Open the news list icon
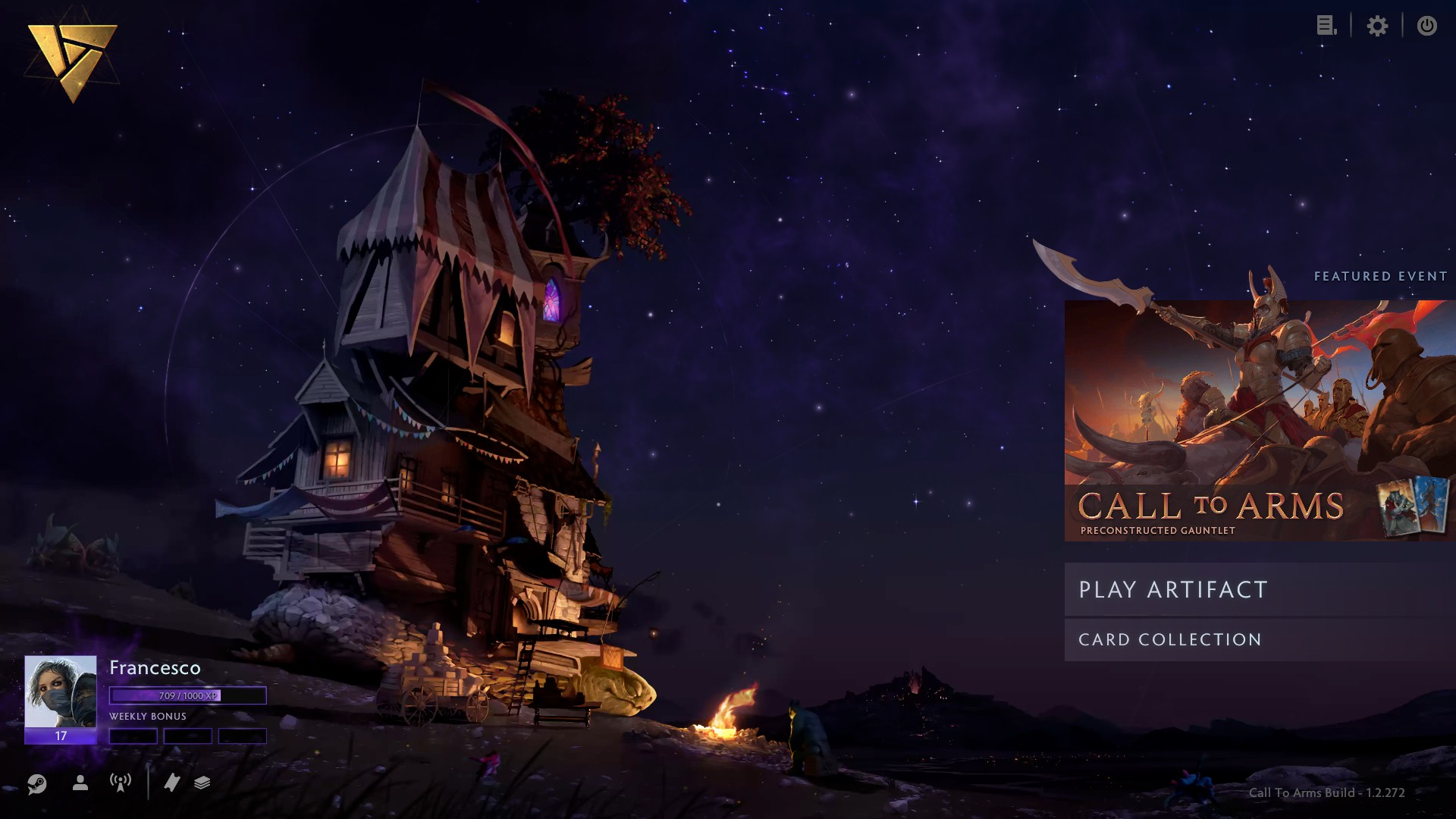Image resolution: width=1456 pixels, height=819 pixels. coord(1326,26)
